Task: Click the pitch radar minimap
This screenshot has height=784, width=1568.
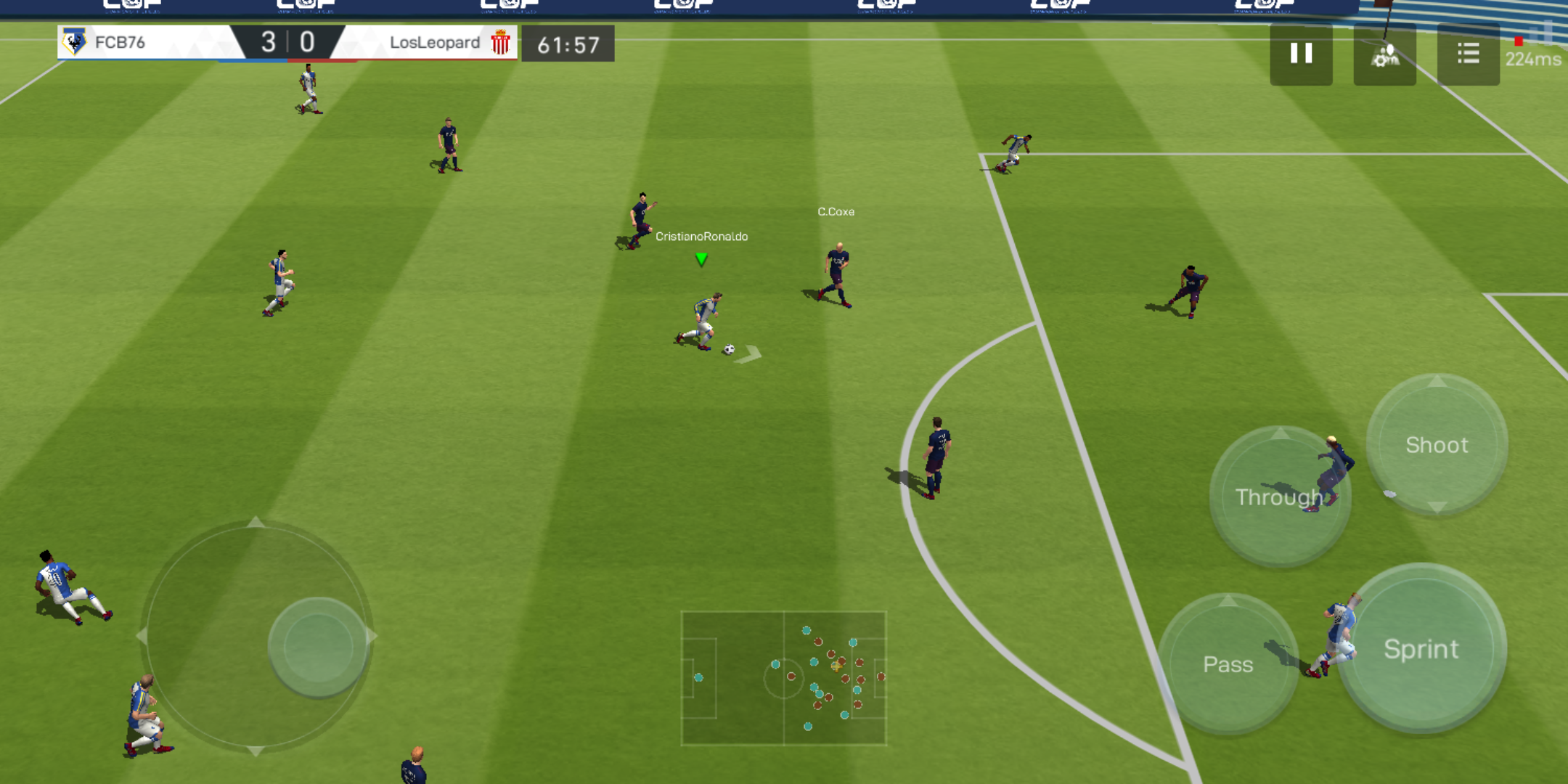Action: [783, 678]
